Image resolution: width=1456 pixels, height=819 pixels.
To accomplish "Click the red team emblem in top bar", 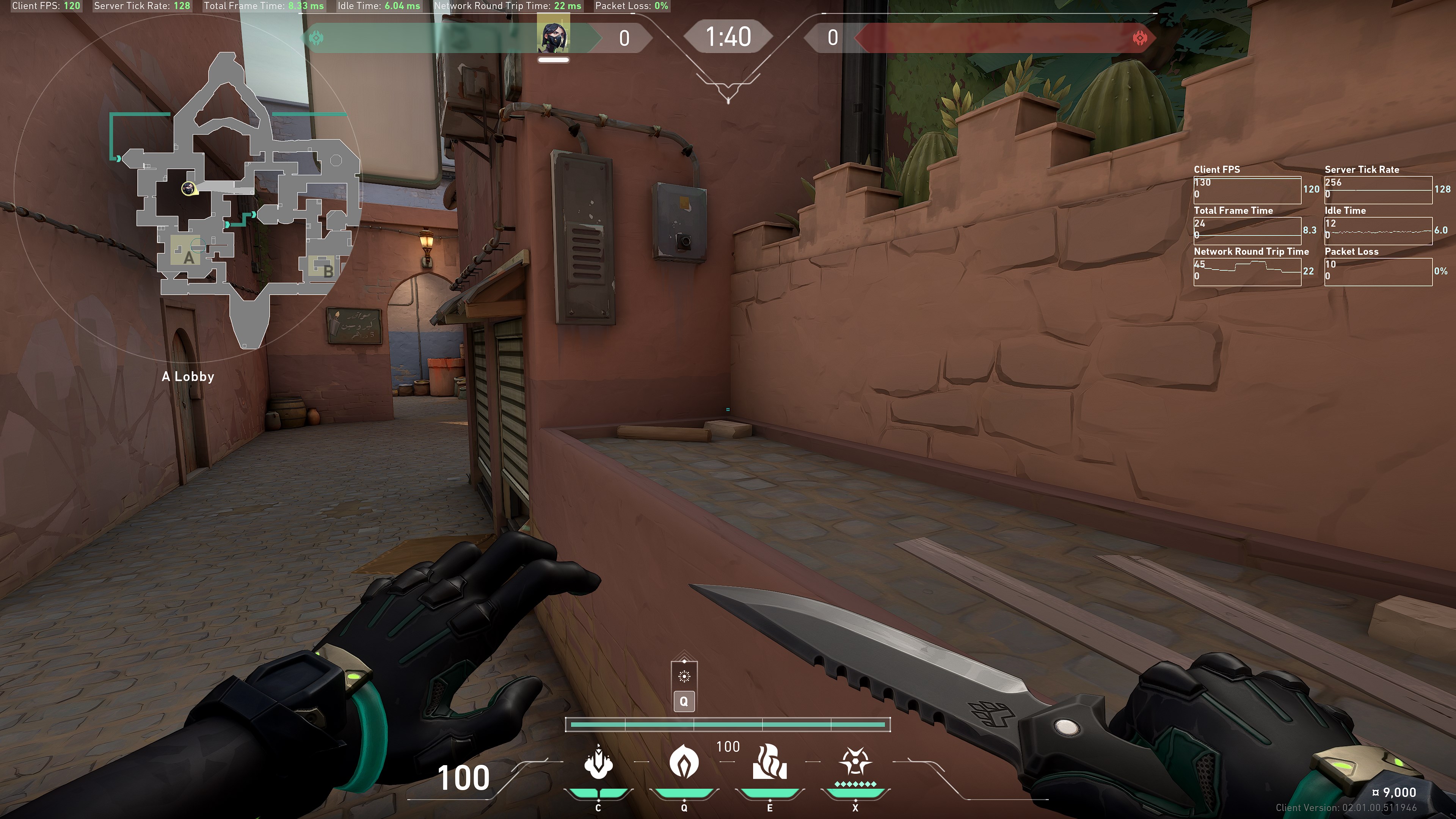I will 1139,38.
